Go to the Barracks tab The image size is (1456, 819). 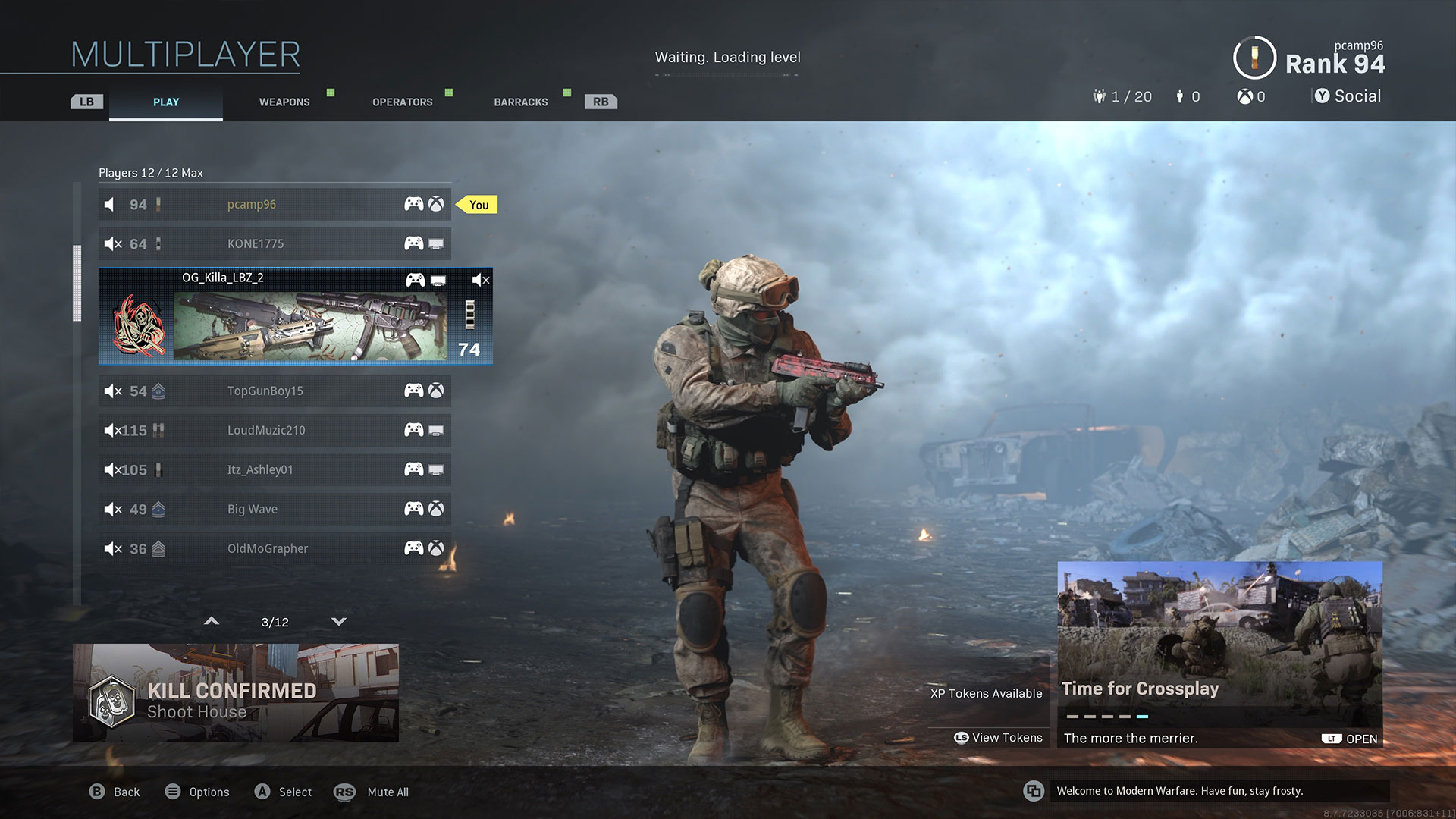pyautogui.click(x=520, y=102)
